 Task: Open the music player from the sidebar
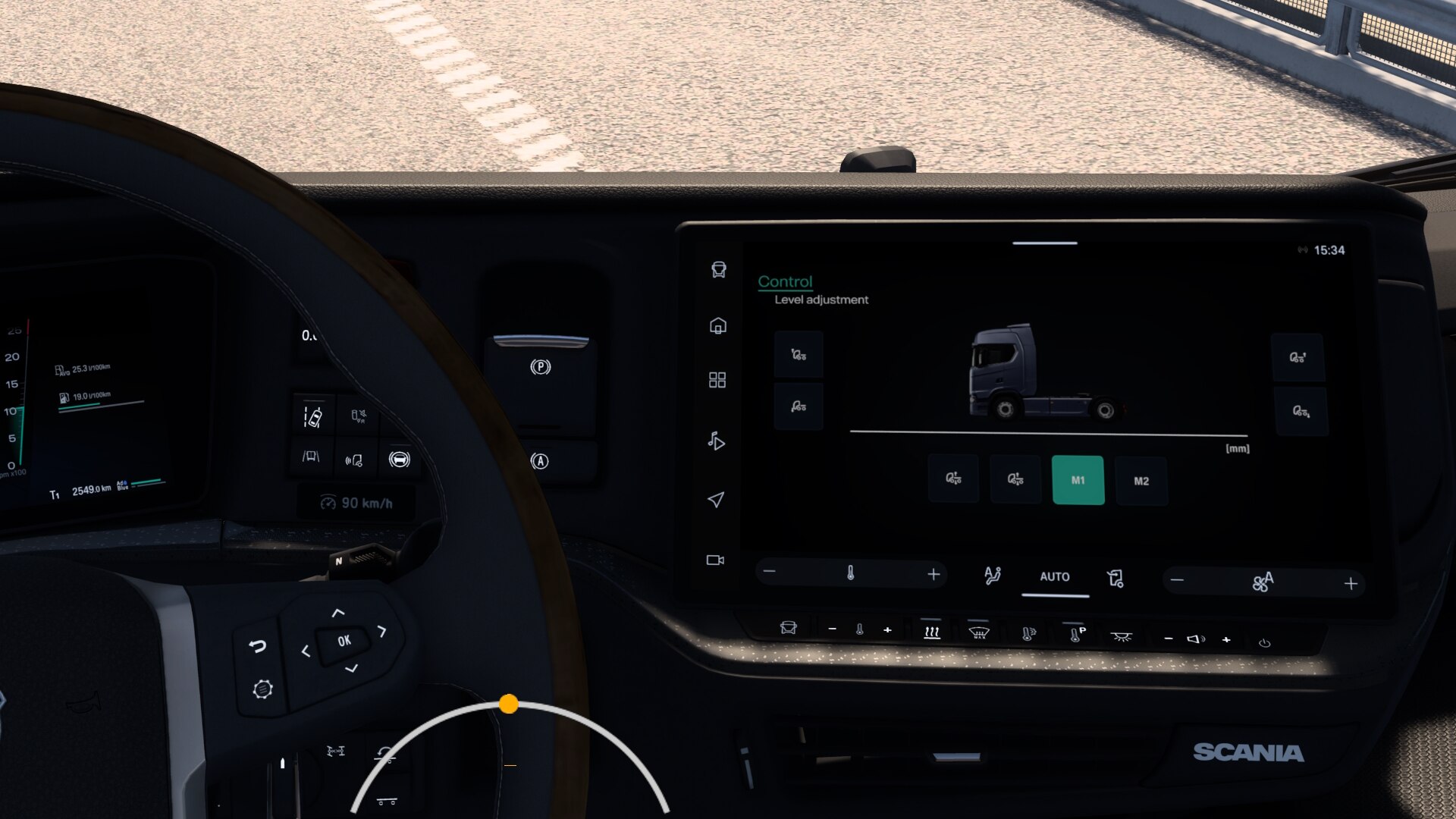716,441
